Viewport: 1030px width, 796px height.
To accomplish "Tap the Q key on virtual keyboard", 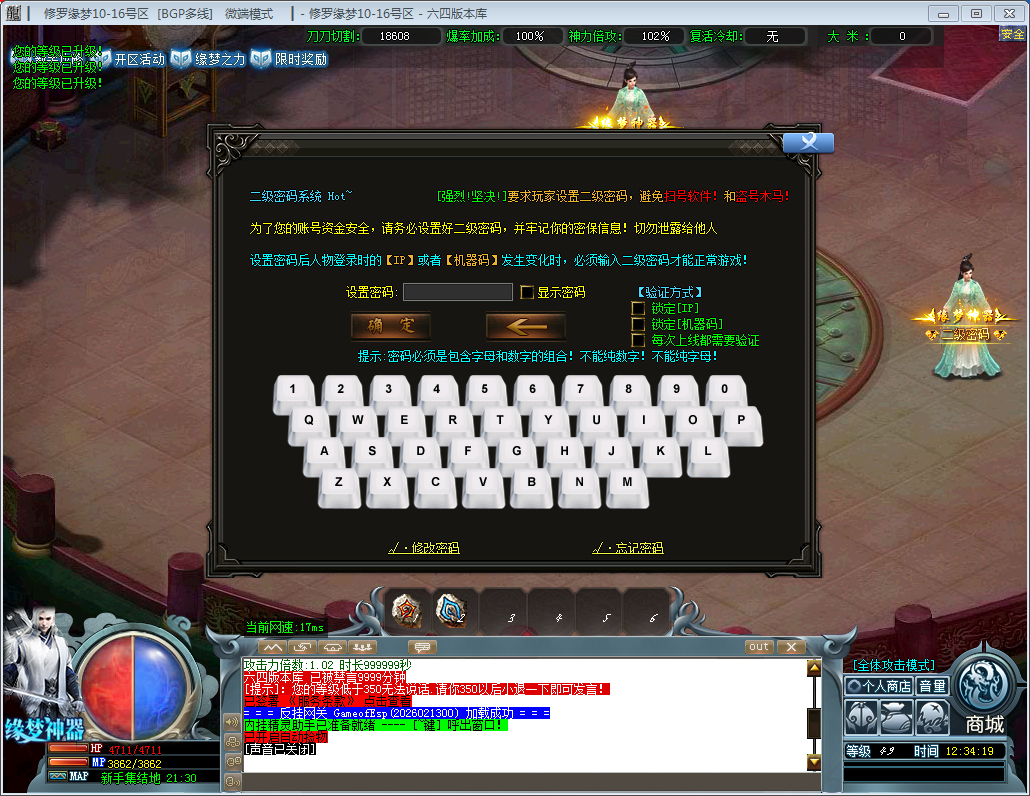I will click(309, 421).
